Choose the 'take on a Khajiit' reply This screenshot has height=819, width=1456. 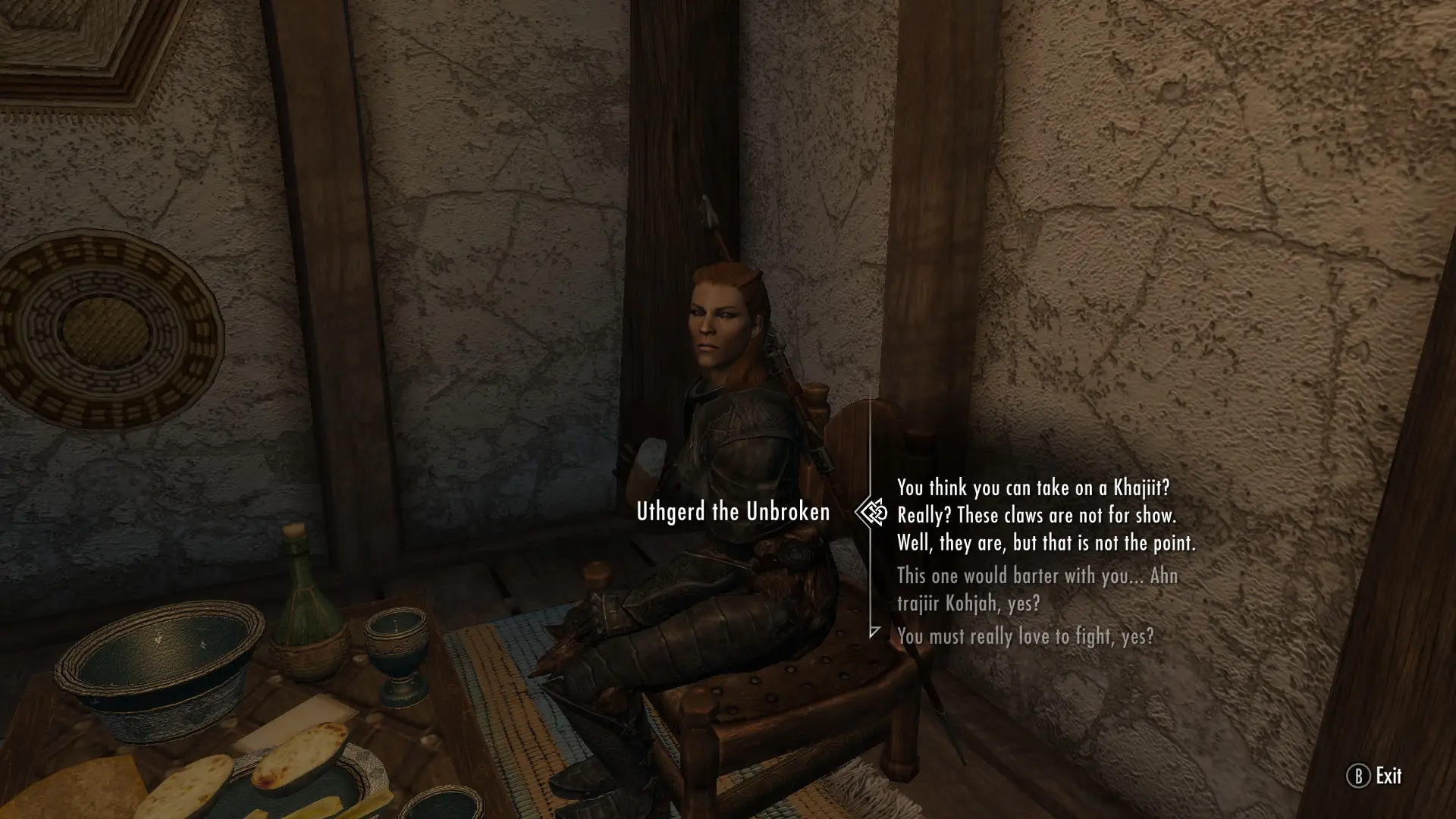click(x=1045, y=515)
